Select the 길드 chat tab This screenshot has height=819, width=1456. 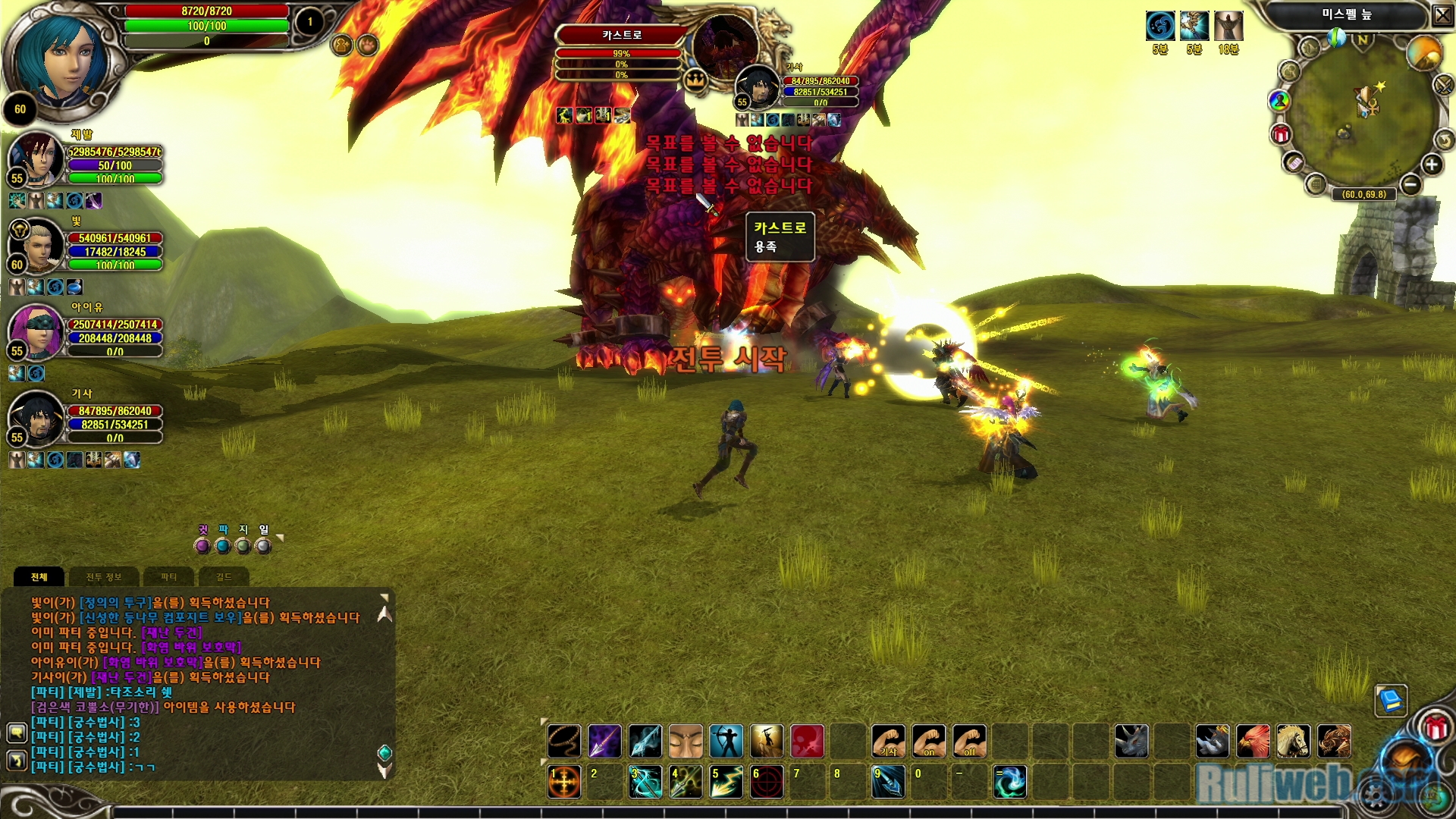pyautogui.click(x=224, y=577)
